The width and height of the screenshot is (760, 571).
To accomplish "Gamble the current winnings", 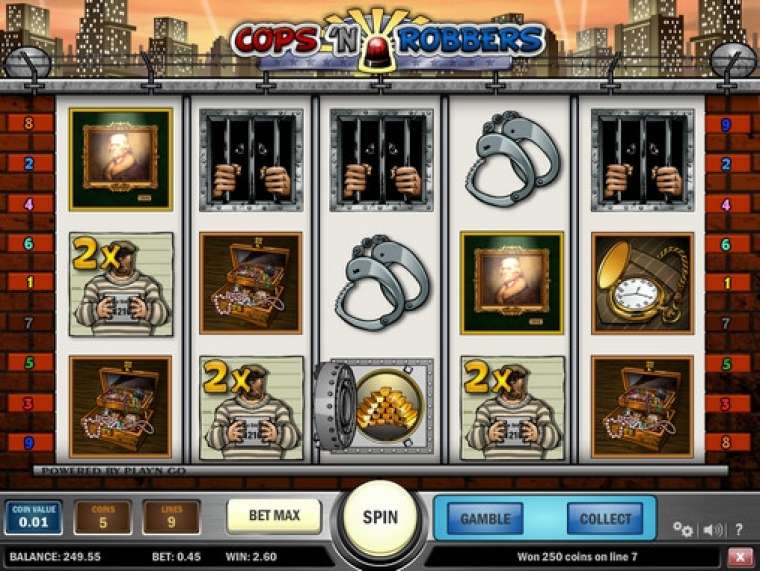I will 485,518.
